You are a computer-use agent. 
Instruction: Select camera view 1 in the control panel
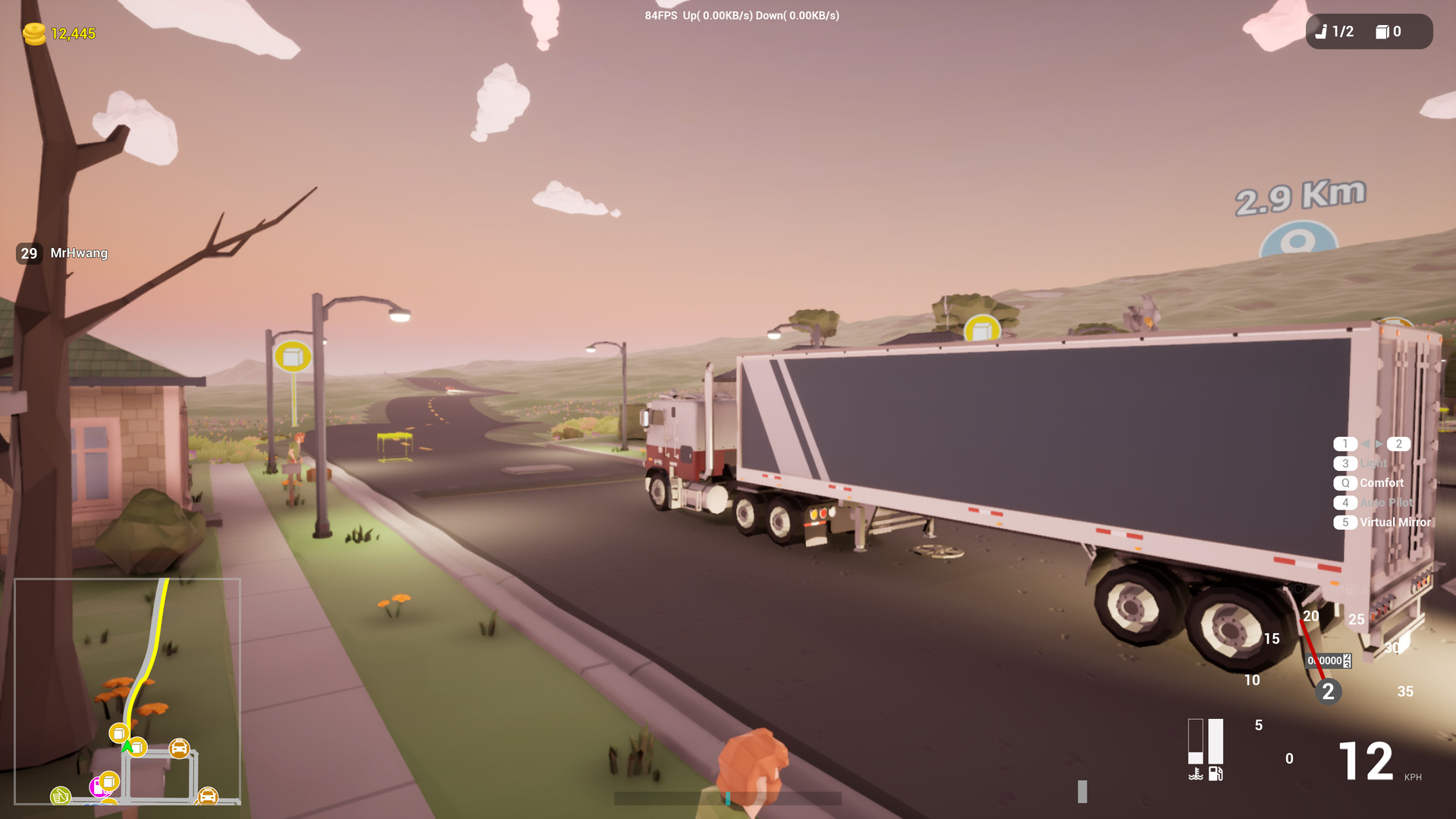[x=1345, y=444]
